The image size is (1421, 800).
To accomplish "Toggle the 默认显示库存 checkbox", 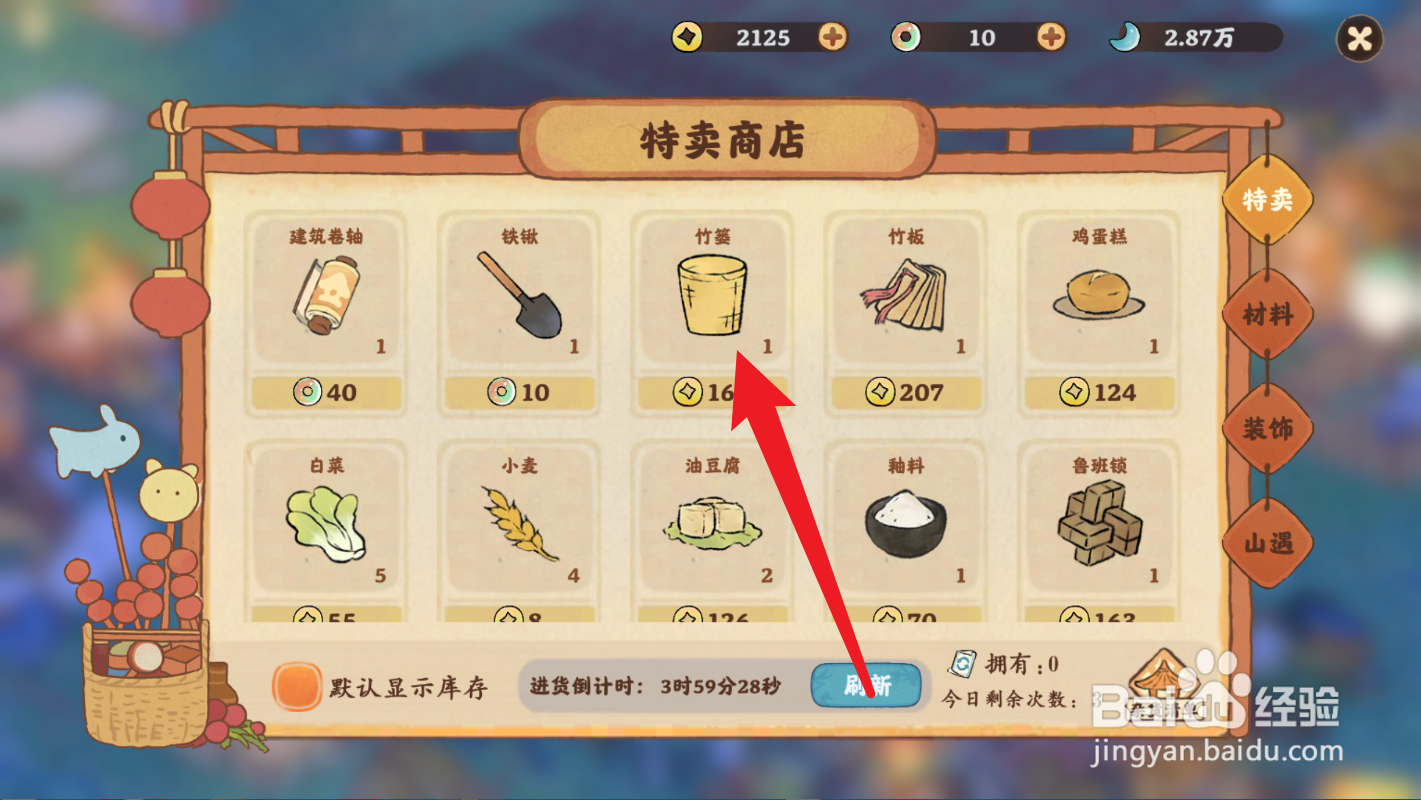I will point(295,688).
